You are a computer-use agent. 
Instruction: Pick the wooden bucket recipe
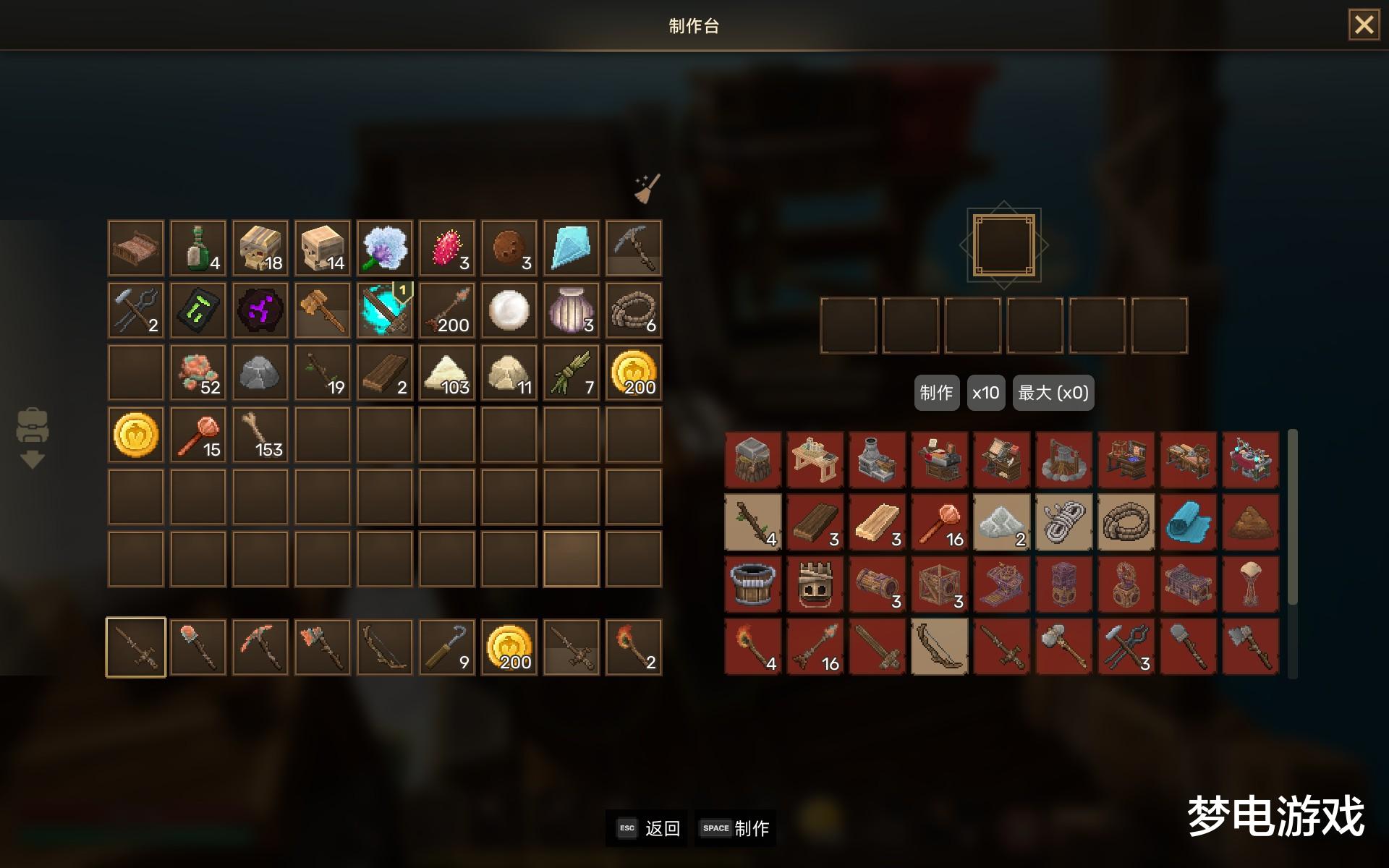coord(752,584)
